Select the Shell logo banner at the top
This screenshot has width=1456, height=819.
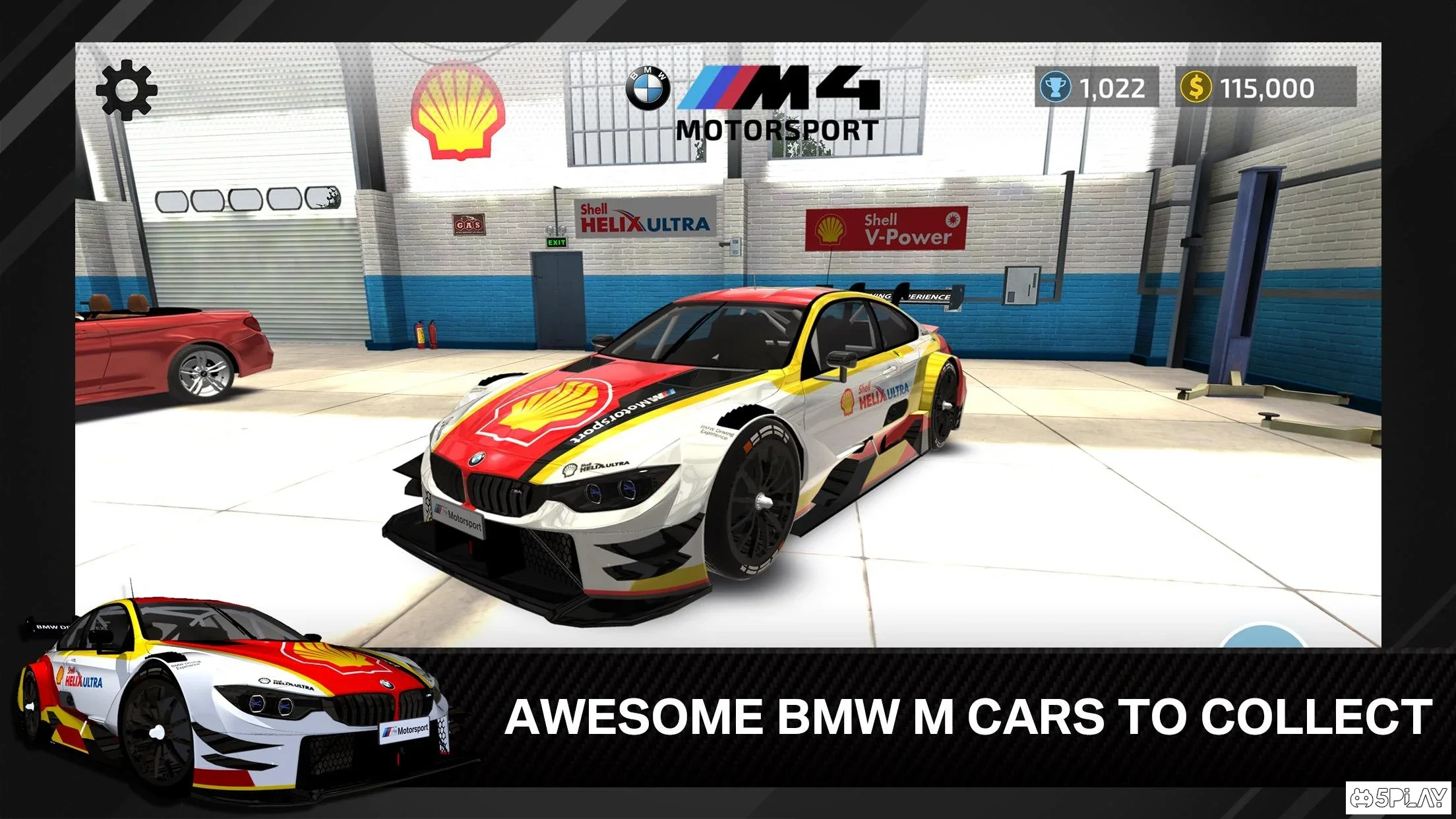pos(460,113)
